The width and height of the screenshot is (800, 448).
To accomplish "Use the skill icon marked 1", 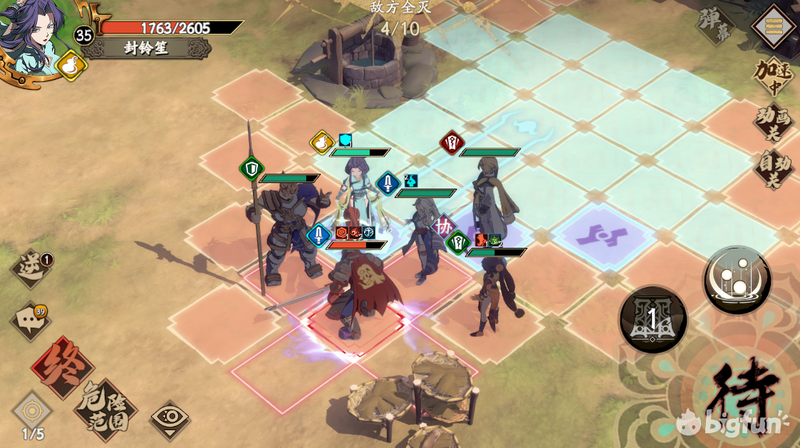I will (x=651, y=319).
